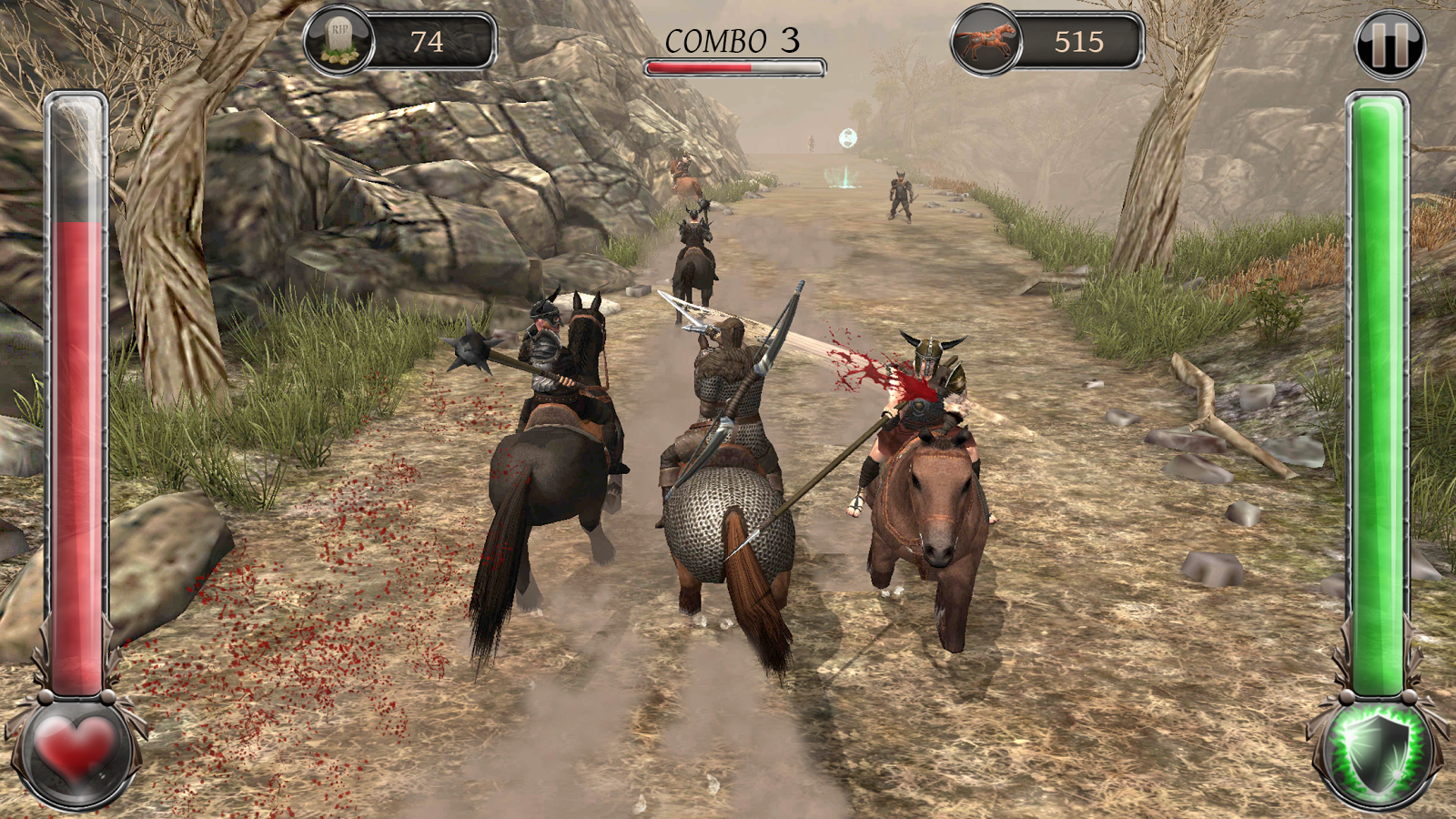Tap the galloping horse distance icon
Viewport: 1456px width, 819px height.
tap(987, 37)
